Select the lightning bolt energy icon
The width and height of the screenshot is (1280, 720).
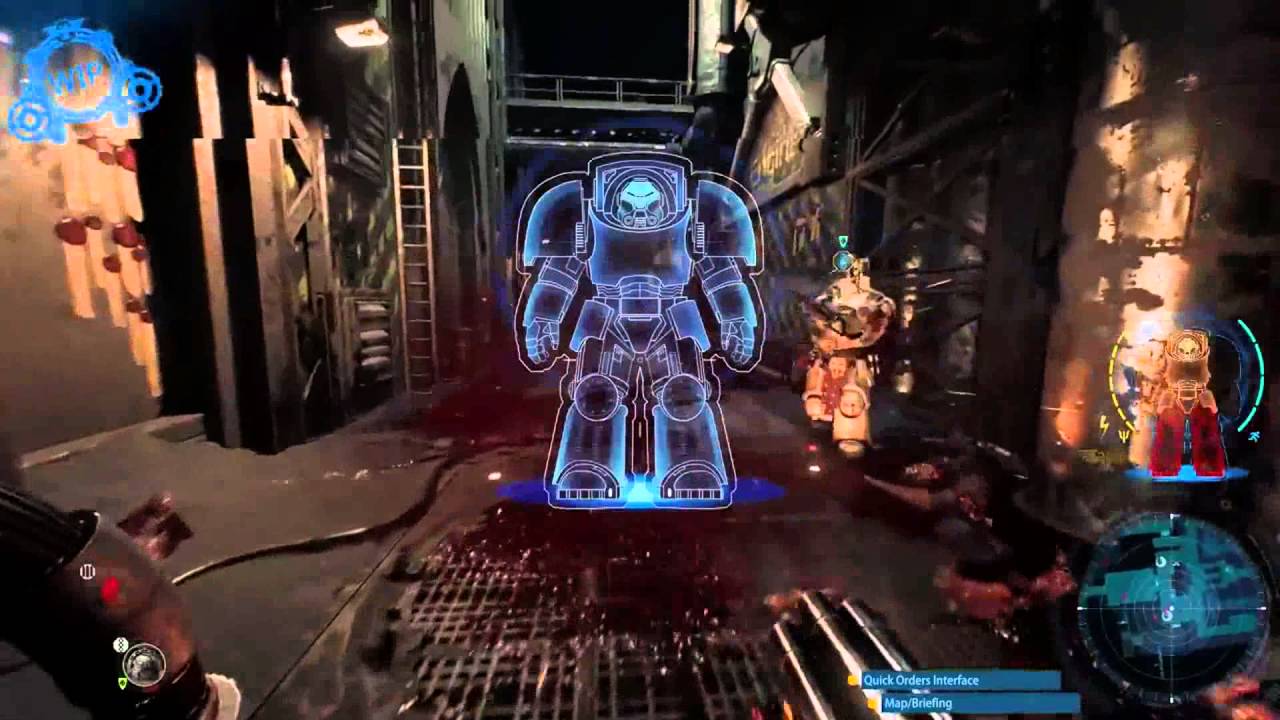click(x=1104, y=423)
